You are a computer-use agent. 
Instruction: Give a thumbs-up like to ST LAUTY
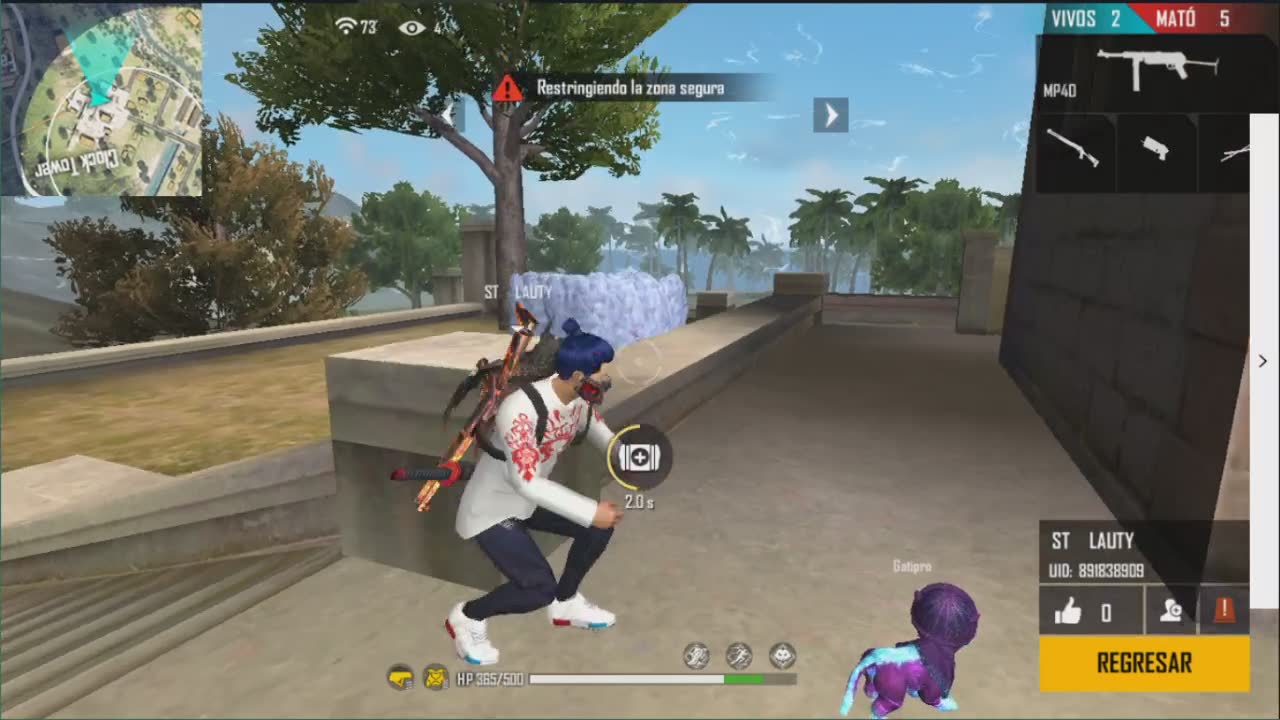click(x=1068, y=611)
